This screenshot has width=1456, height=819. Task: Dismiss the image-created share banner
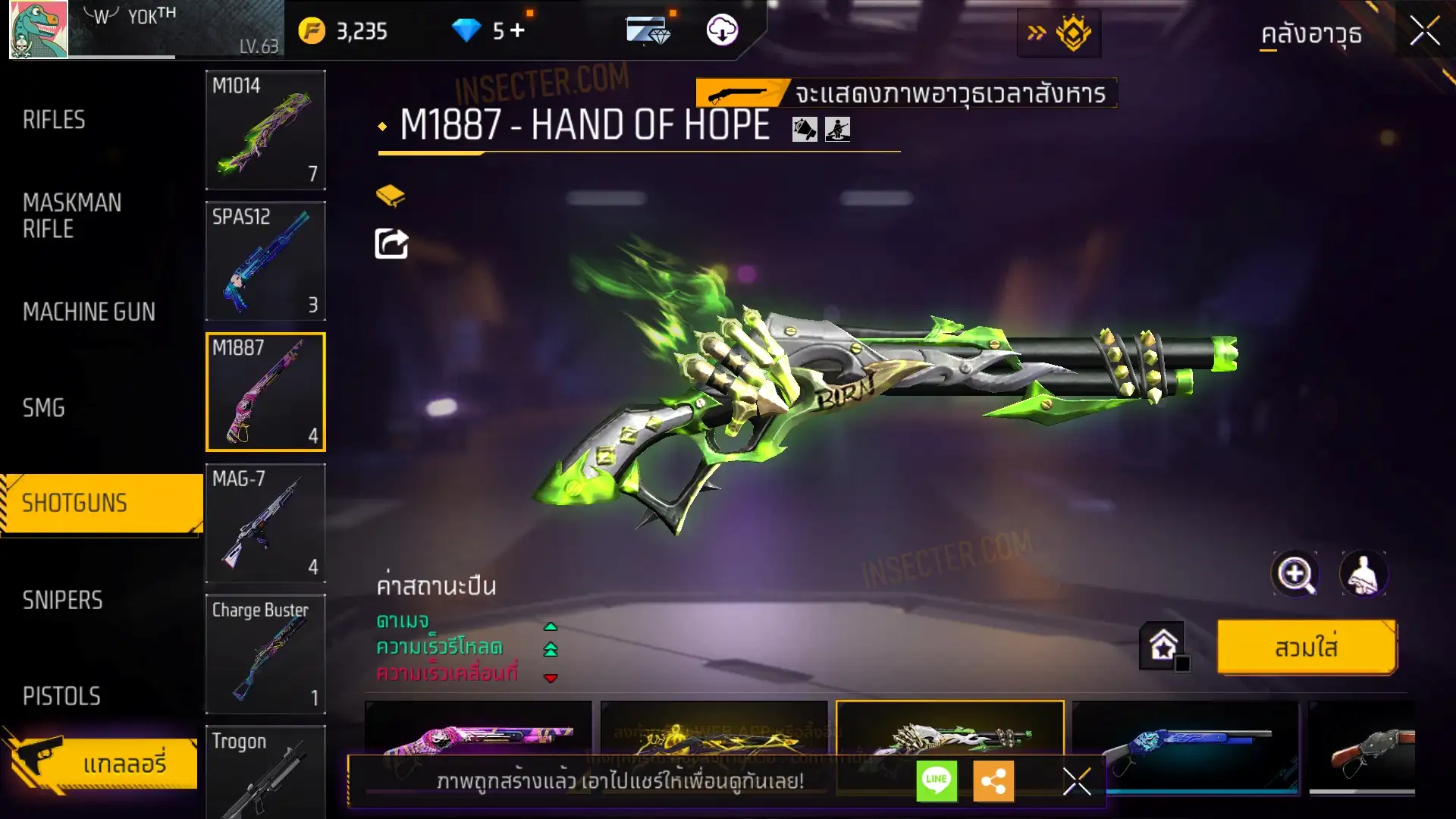tap(1076, 781)
